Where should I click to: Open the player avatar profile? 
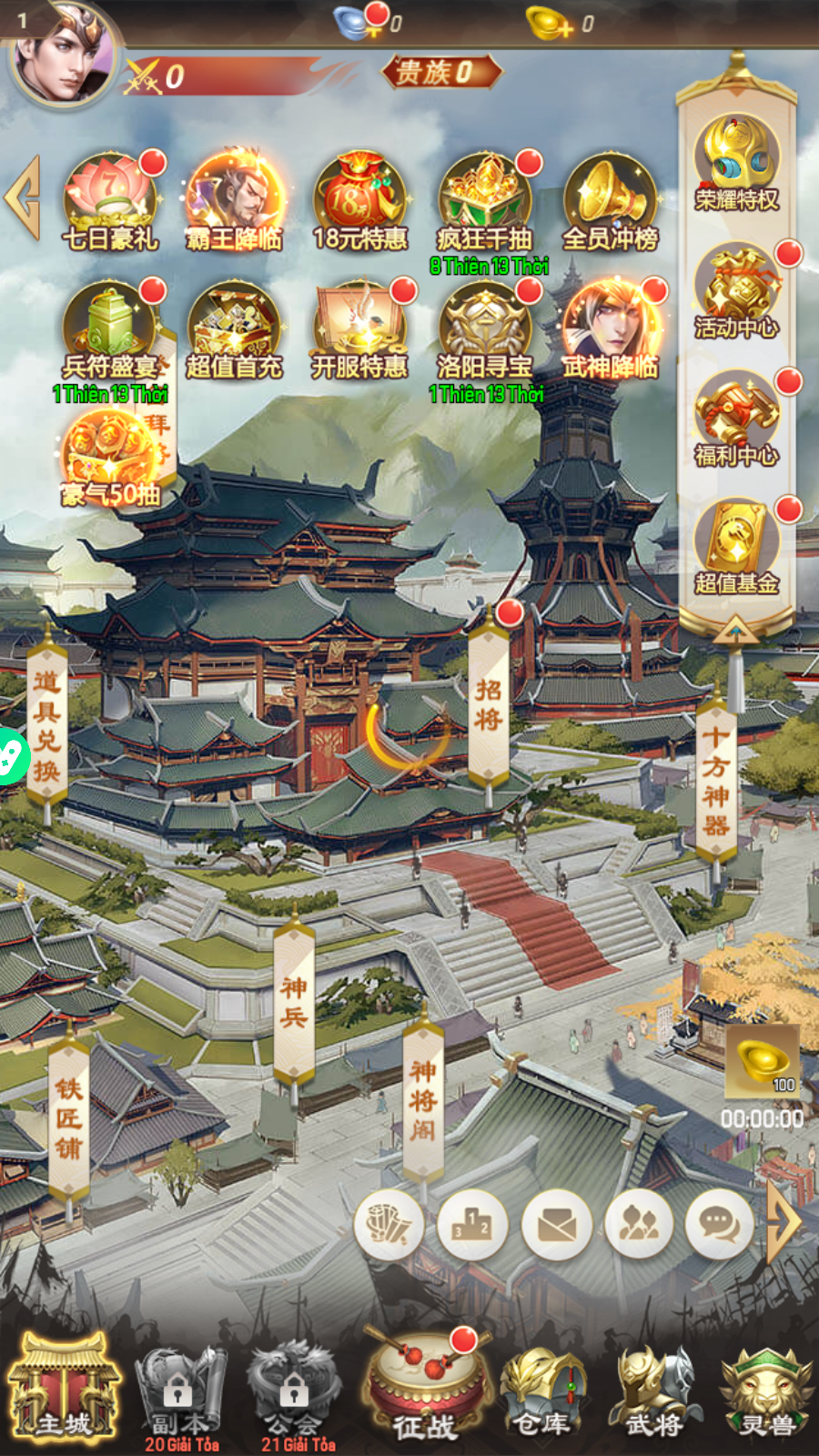pyautogui.click(x=66, y=56)
